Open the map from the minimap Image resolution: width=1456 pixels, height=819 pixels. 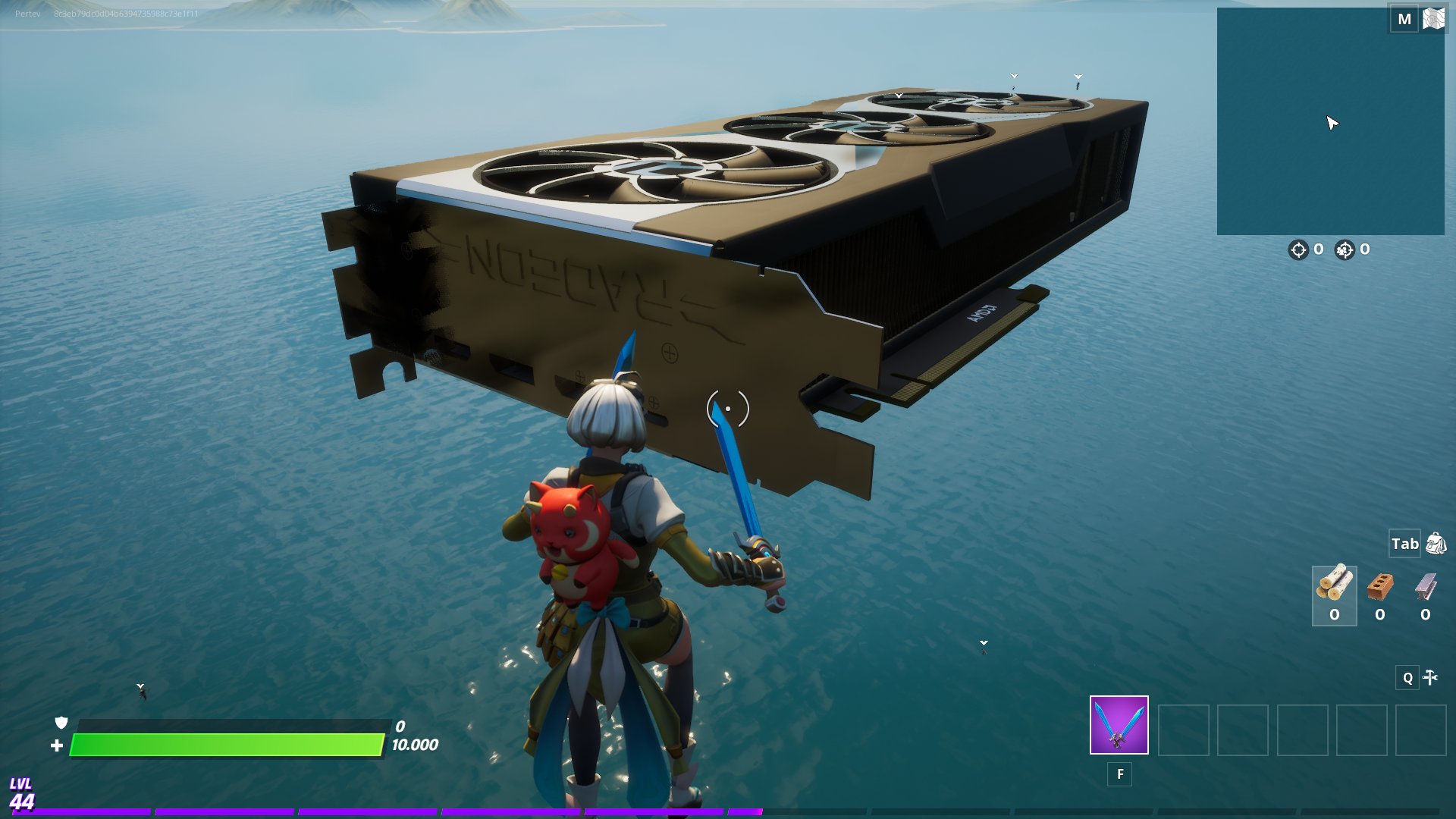point(1330,121)
